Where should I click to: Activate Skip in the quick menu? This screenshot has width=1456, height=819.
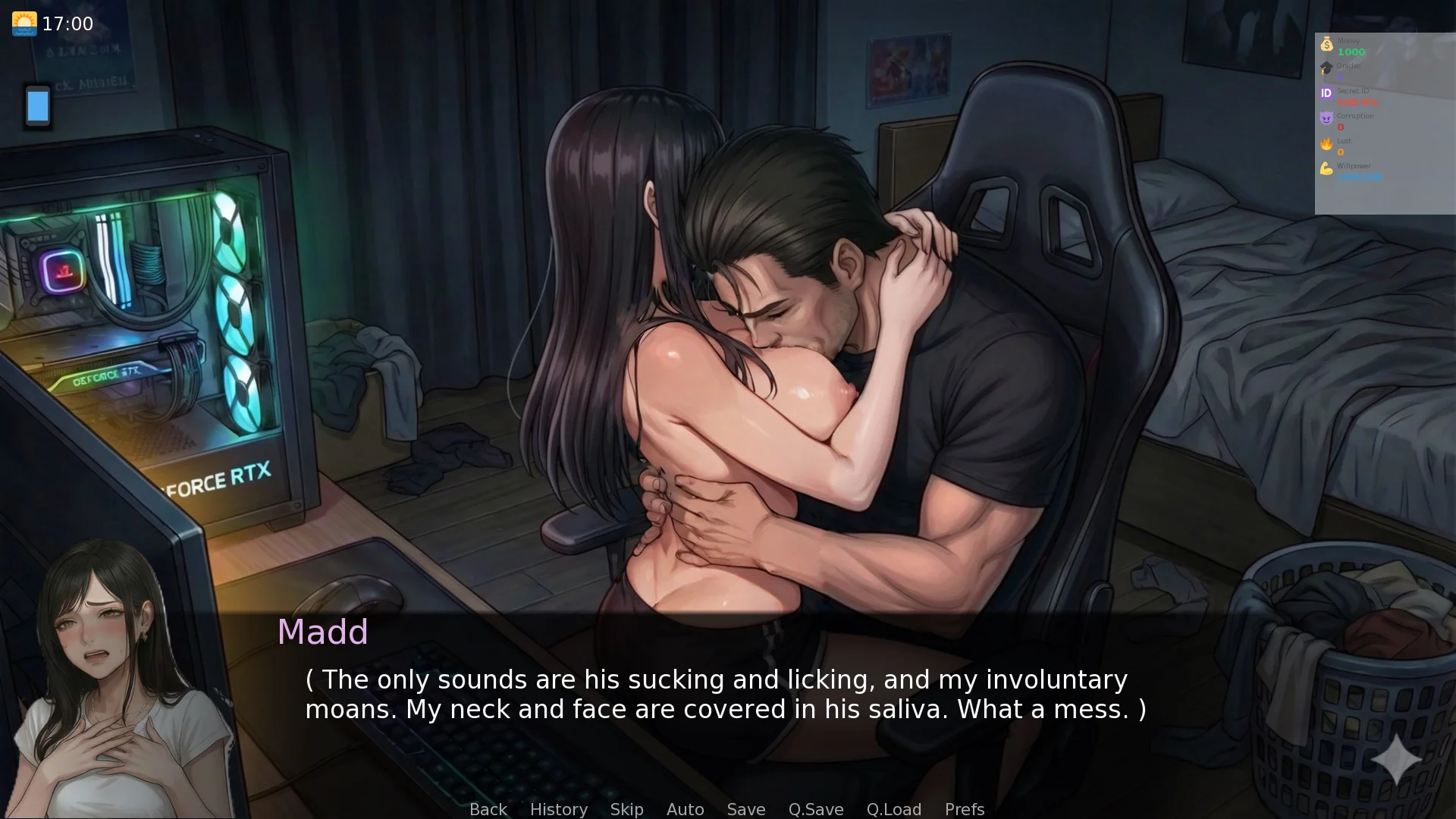(626, 809)
